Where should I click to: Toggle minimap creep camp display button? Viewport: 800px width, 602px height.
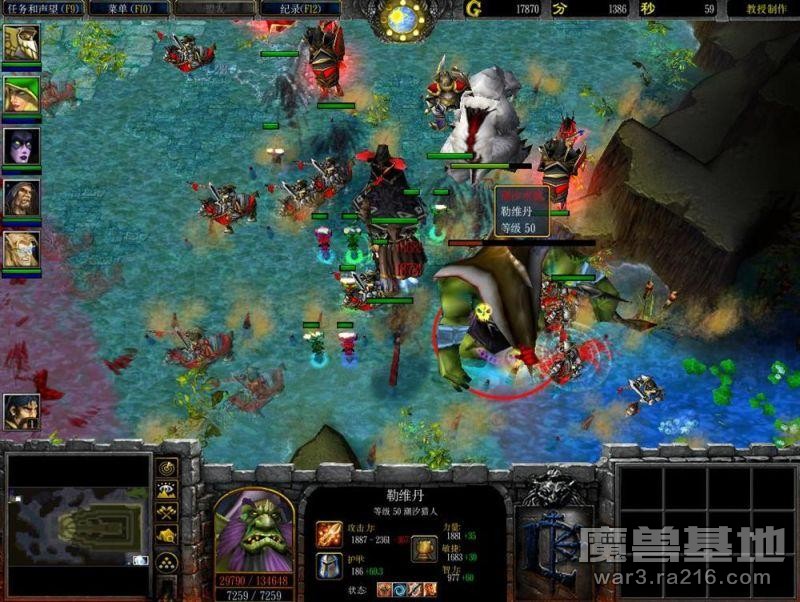pyautogui.click(x=167, y=536)
